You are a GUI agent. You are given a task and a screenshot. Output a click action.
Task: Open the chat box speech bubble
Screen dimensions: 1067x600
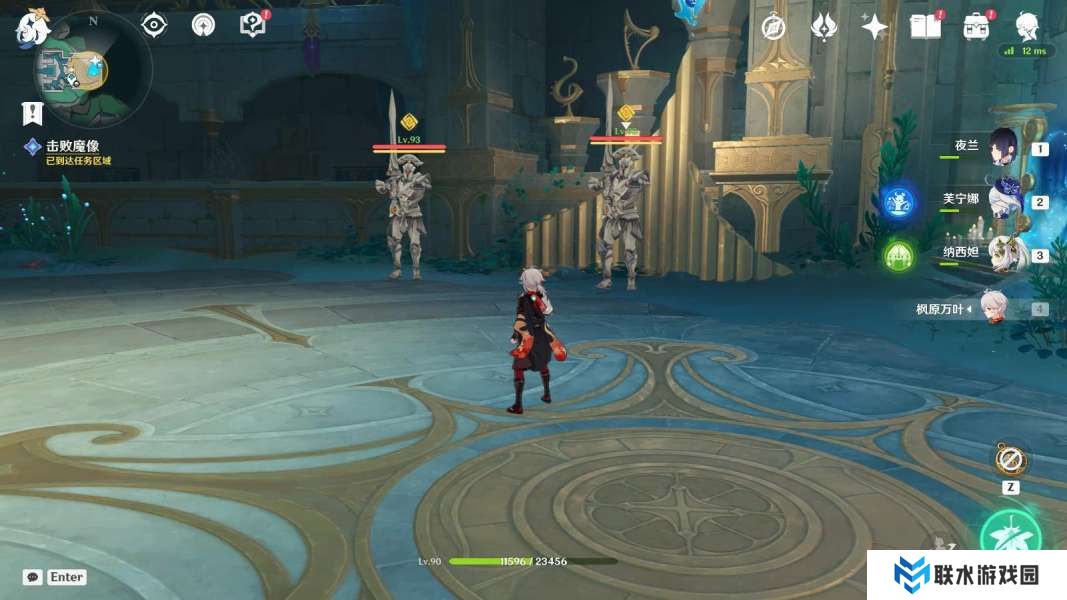tap(33, 577)
